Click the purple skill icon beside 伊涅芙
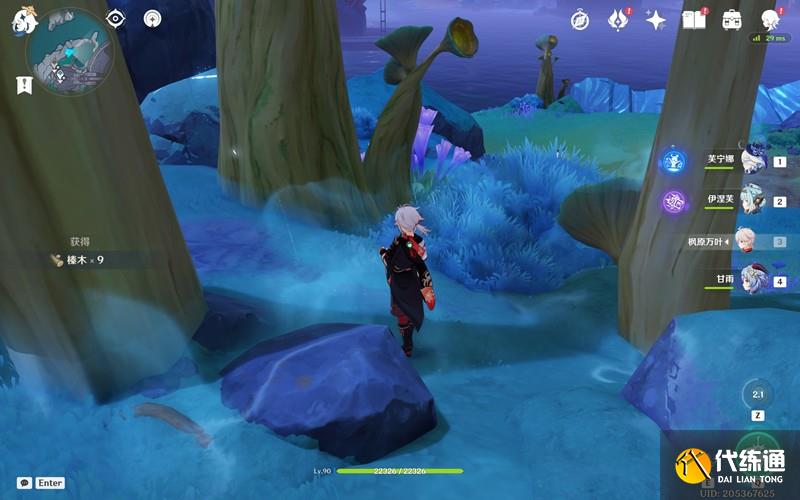The image size is (800, 500). click(673, 201)
